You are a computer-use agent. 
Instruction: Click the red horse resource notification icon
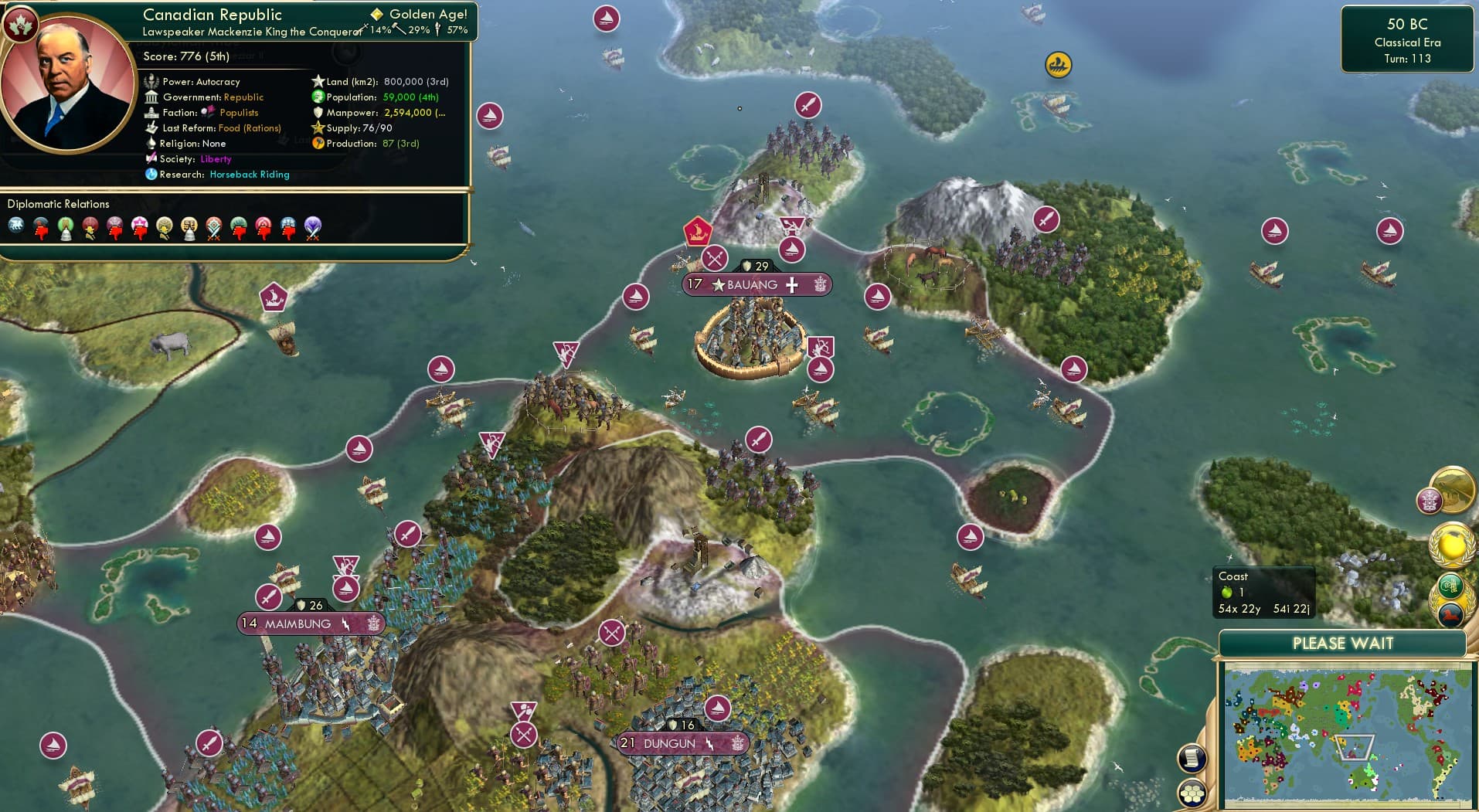pyautogui.click(x=1451, y=614)
